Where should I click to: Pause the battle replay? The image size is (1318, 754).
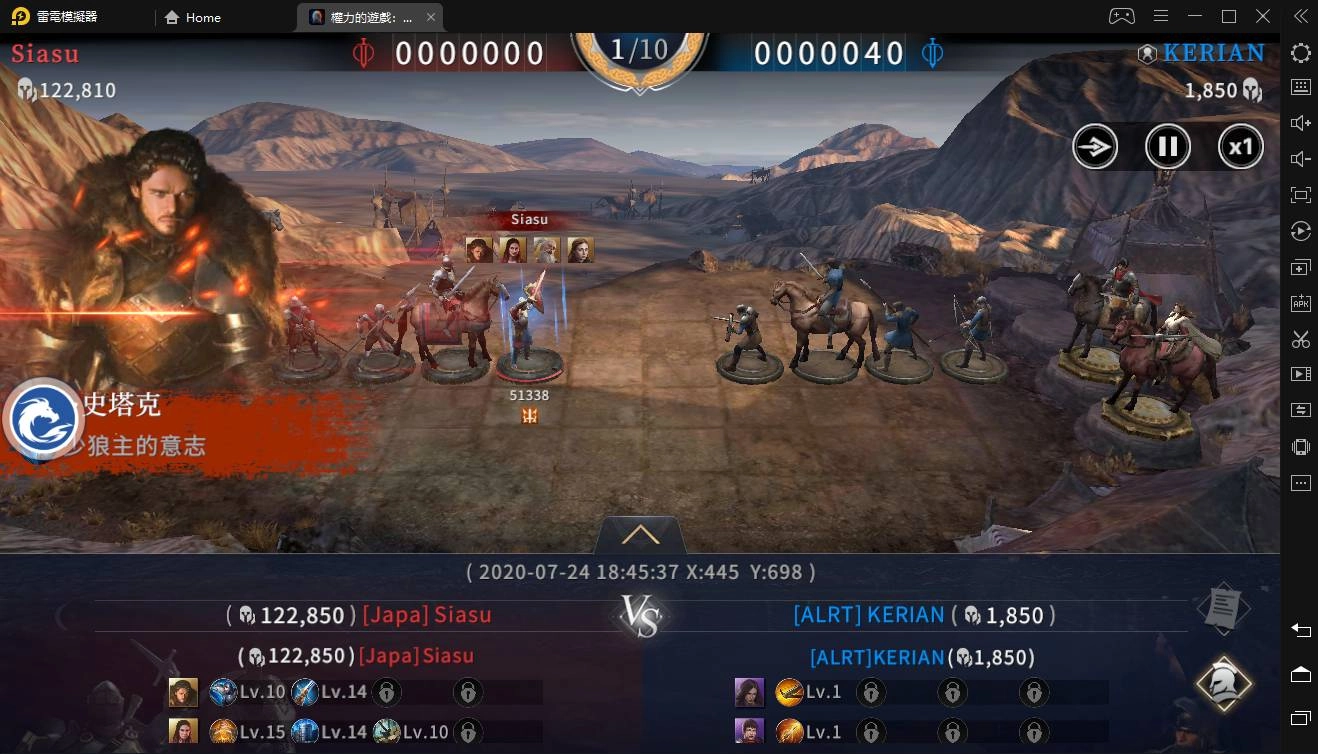pyautogui.click(x=1167, y=148)
